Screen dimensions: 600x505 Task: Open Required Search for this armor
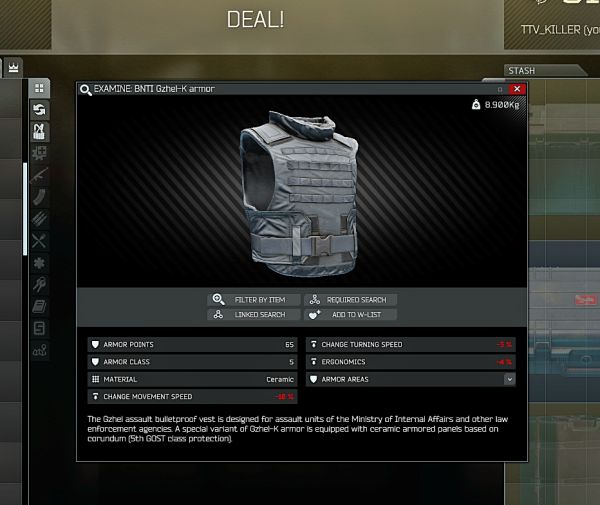(349, 299)
